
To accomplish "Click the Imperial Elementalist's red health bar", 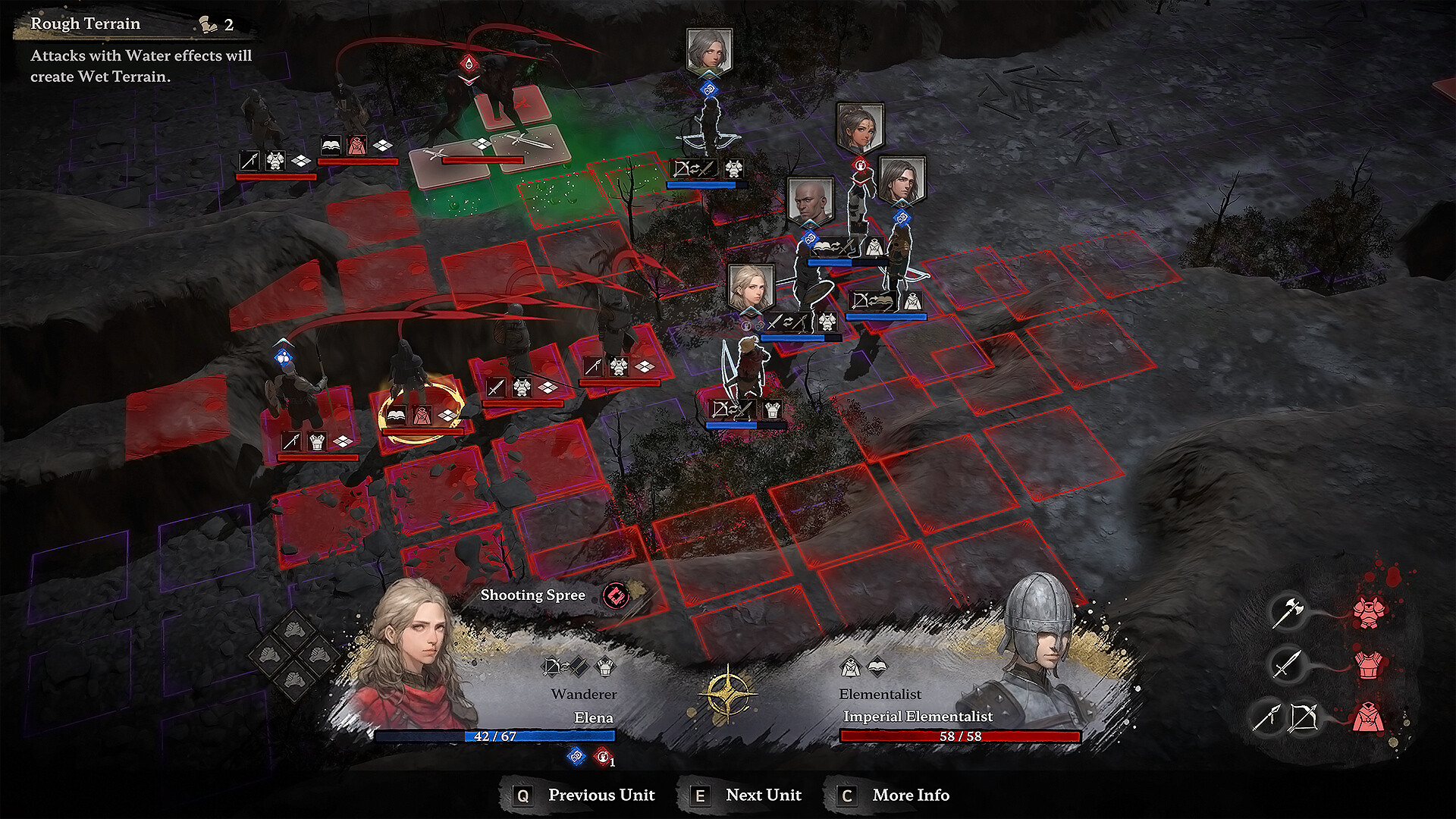I will pos(962,735).
